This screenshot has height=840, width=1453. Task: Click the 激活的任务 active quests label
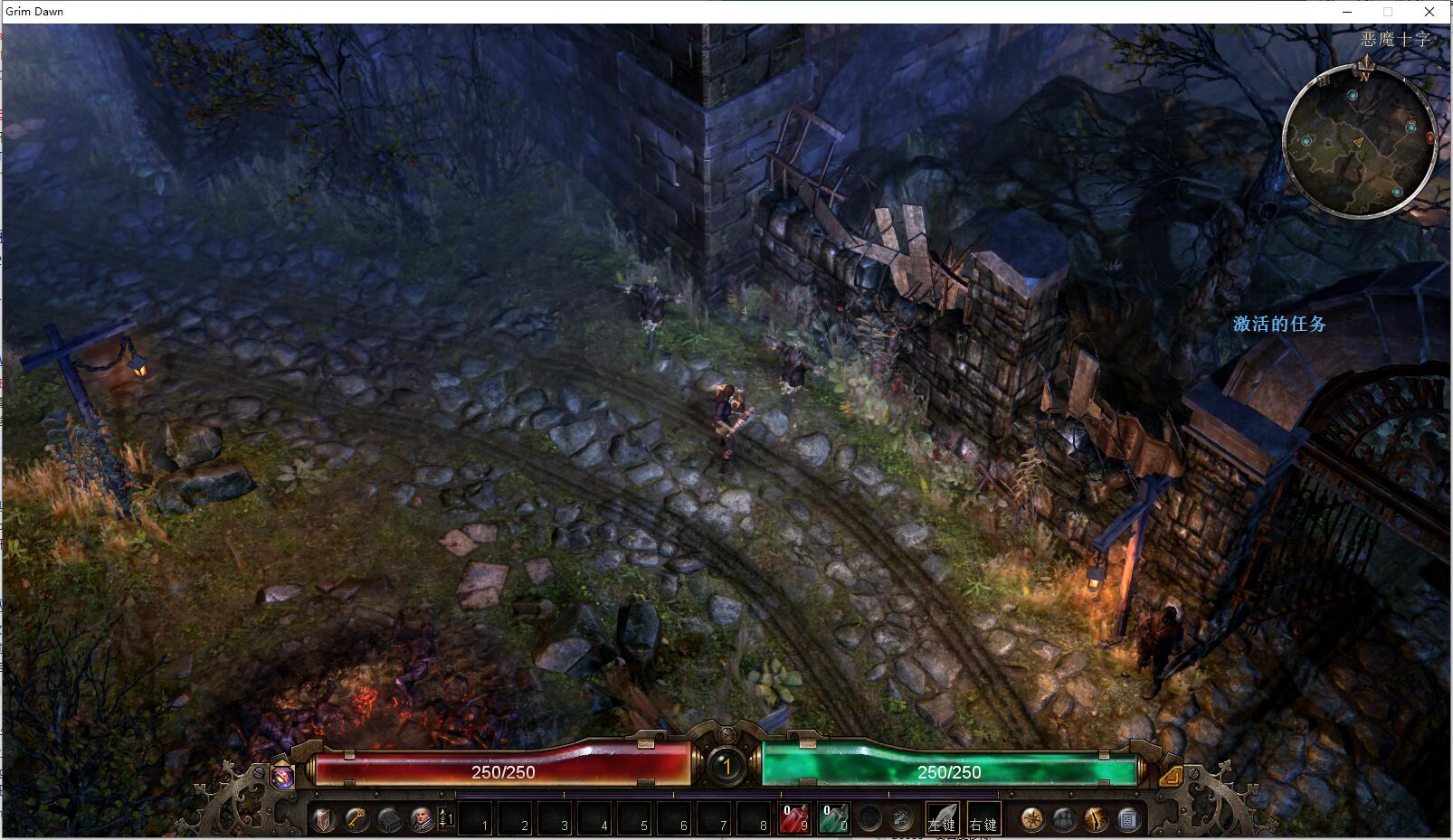tap(1279, 324)
